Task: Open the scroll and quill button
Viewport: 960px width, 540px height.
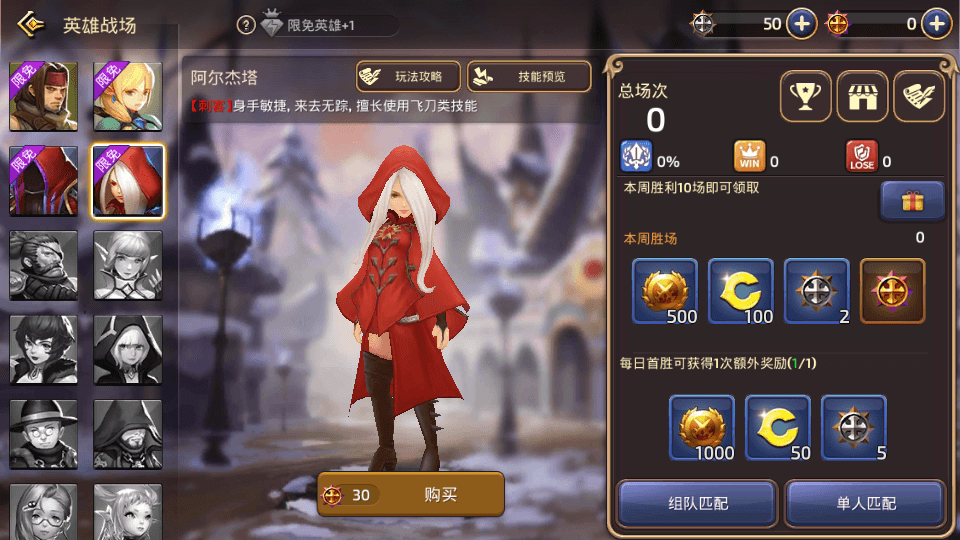Action: tap(918, 97)
